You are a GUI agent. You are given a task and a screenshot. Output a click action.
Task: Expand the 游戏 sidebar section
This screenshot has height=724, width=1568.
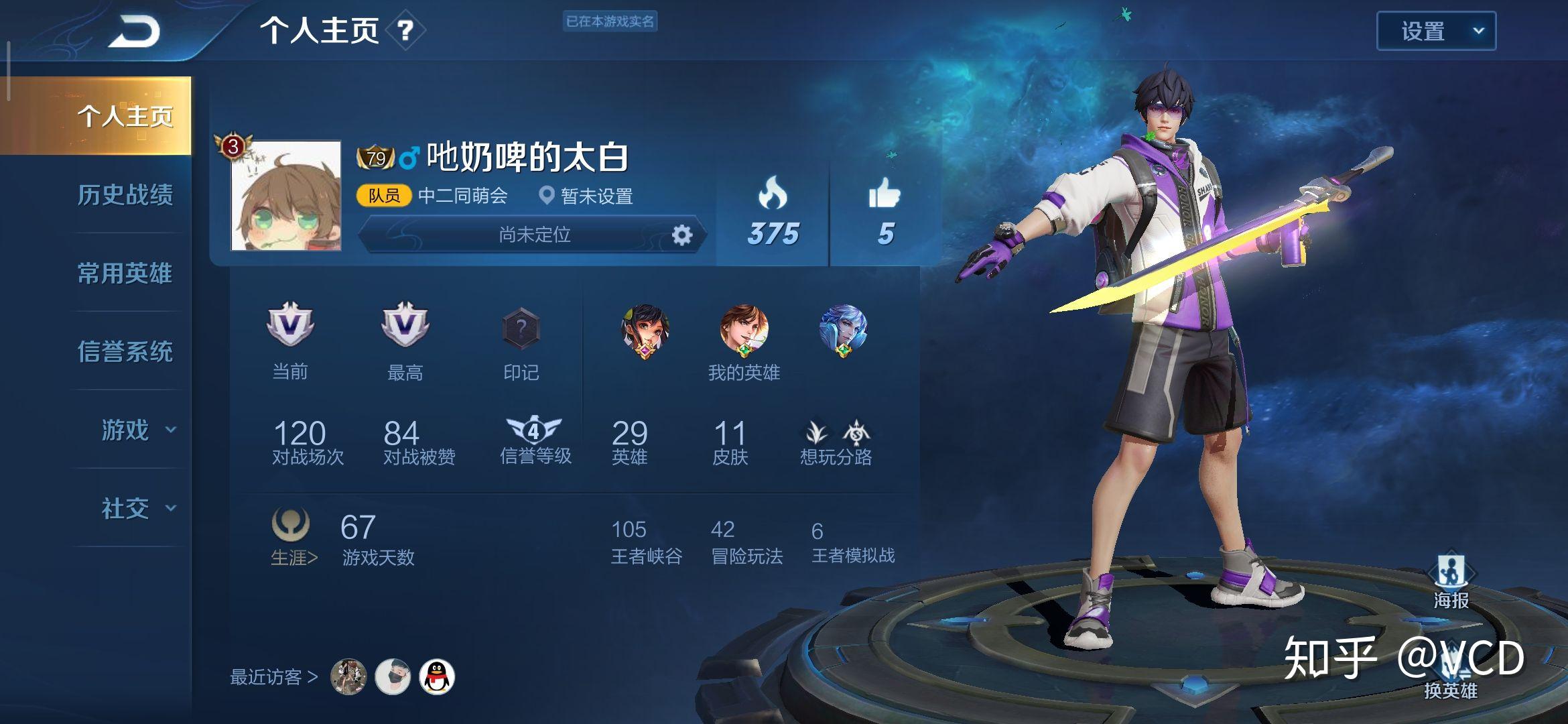137,430
